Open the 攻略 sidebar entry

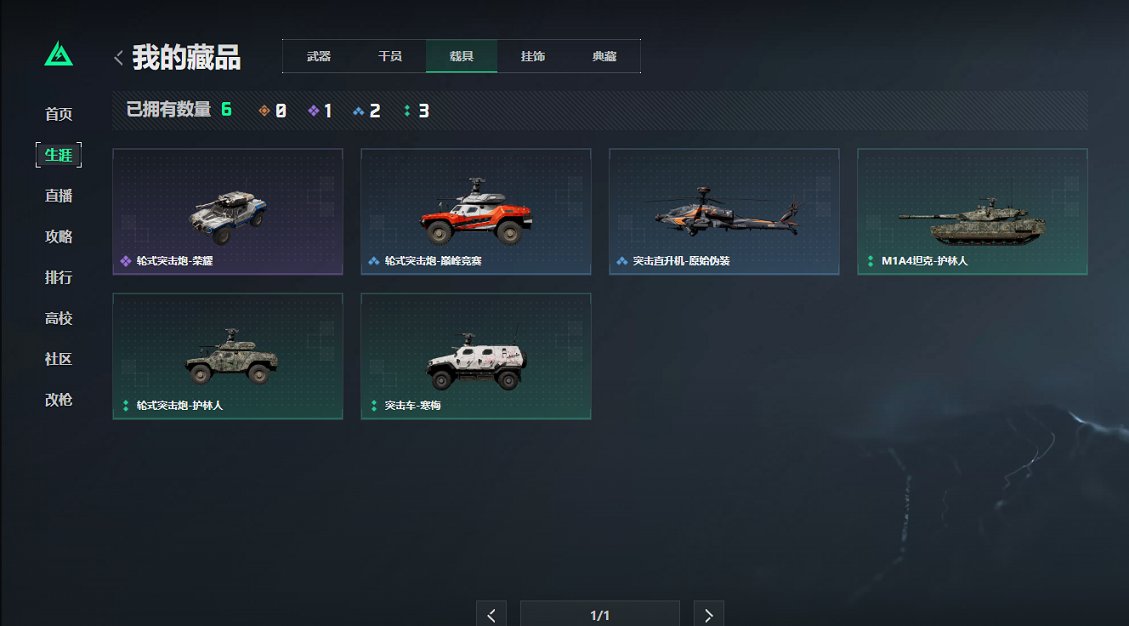(59, 237)
